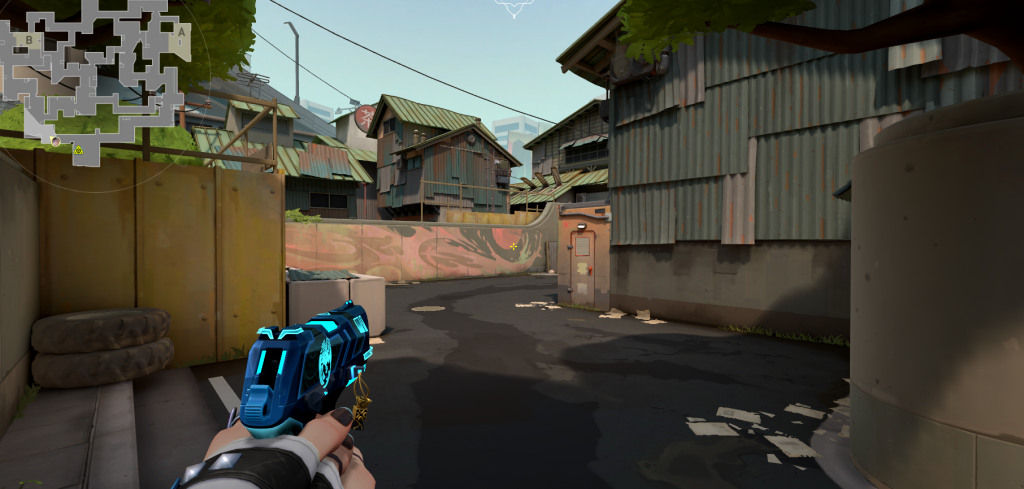This screenshot has width=1024, height=489.
Task: Select the A site marker on the minimap
Action: (180, 31)
